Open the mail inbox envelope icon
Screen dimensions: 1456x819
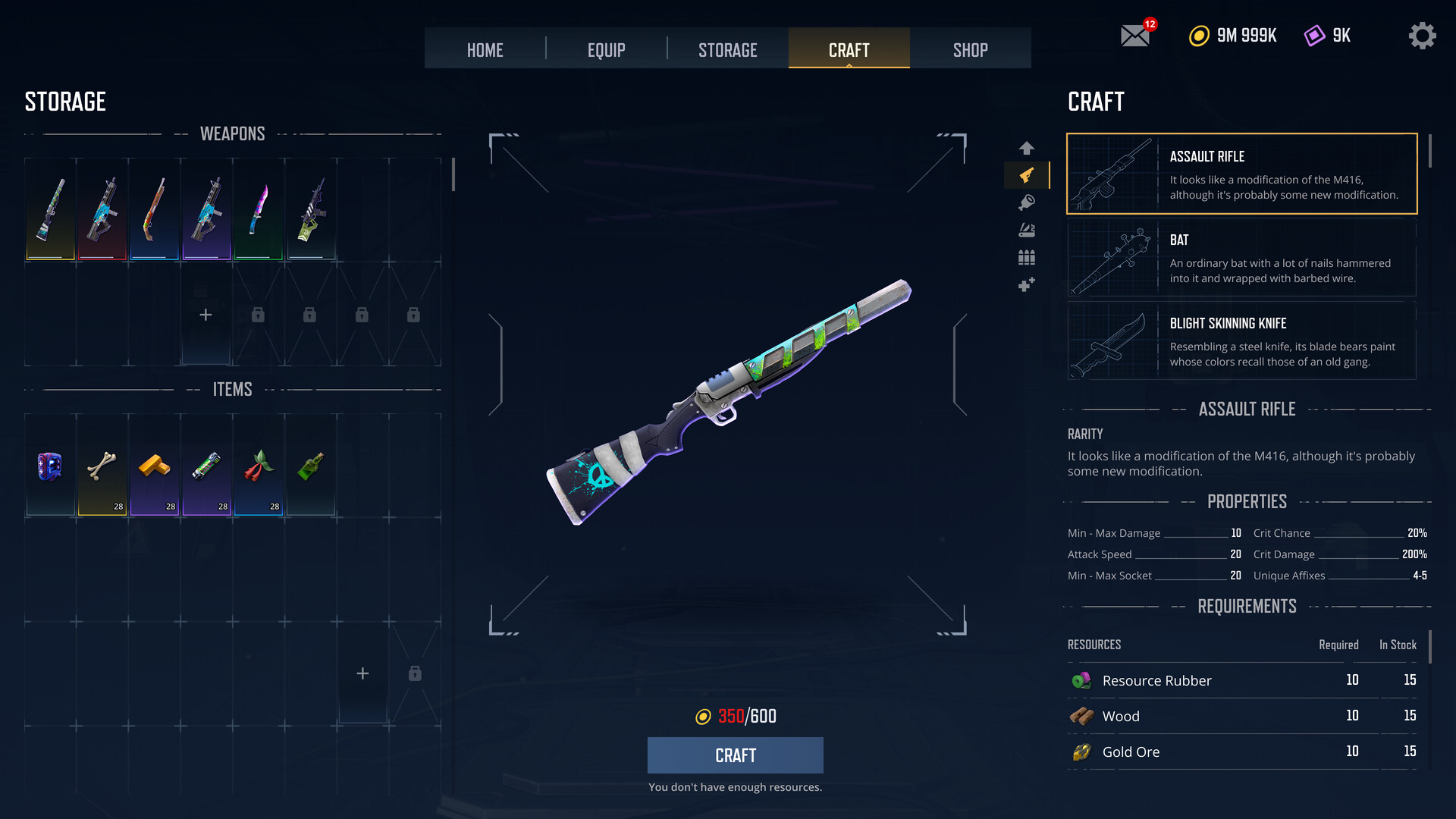(x=1135, y=36)
